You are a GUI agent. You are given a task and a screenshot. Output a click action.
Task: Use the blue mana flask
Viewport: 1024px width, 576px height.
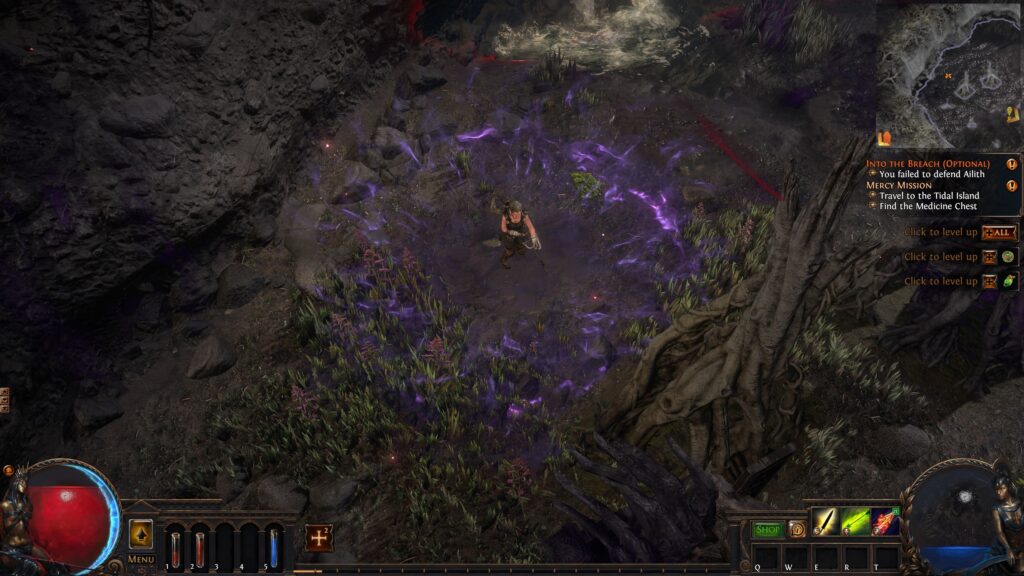(273, 548)
